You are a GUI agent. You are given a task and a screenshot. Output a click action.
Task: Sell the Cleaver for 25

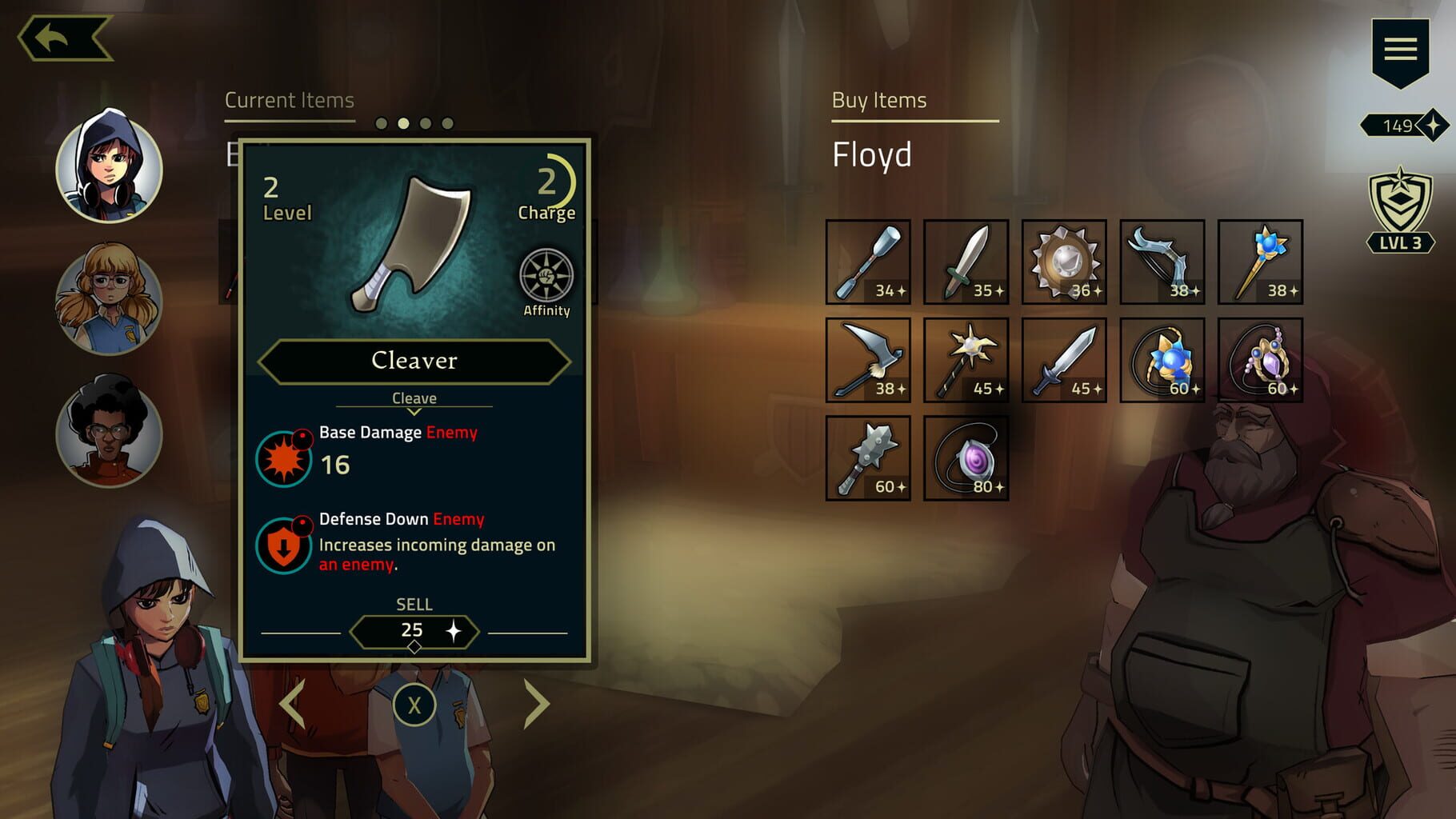coord(413,630)
